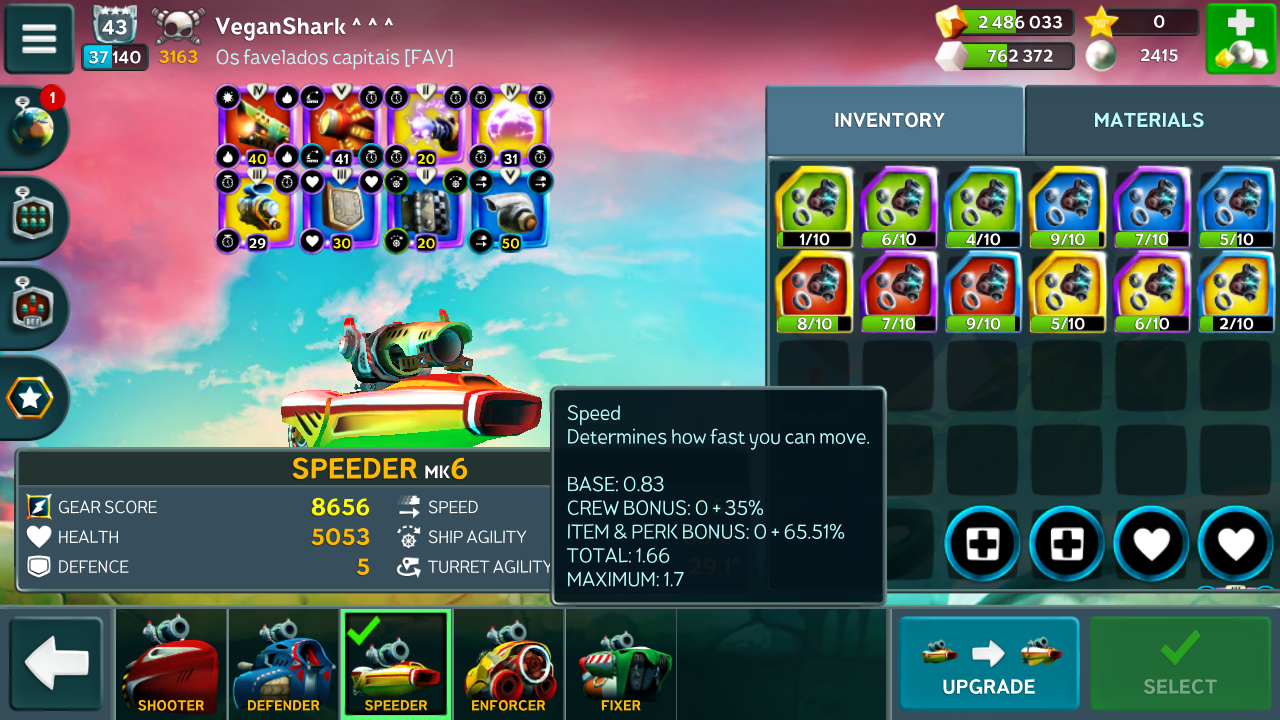Open the hamburger main menu

pos(39,39)
